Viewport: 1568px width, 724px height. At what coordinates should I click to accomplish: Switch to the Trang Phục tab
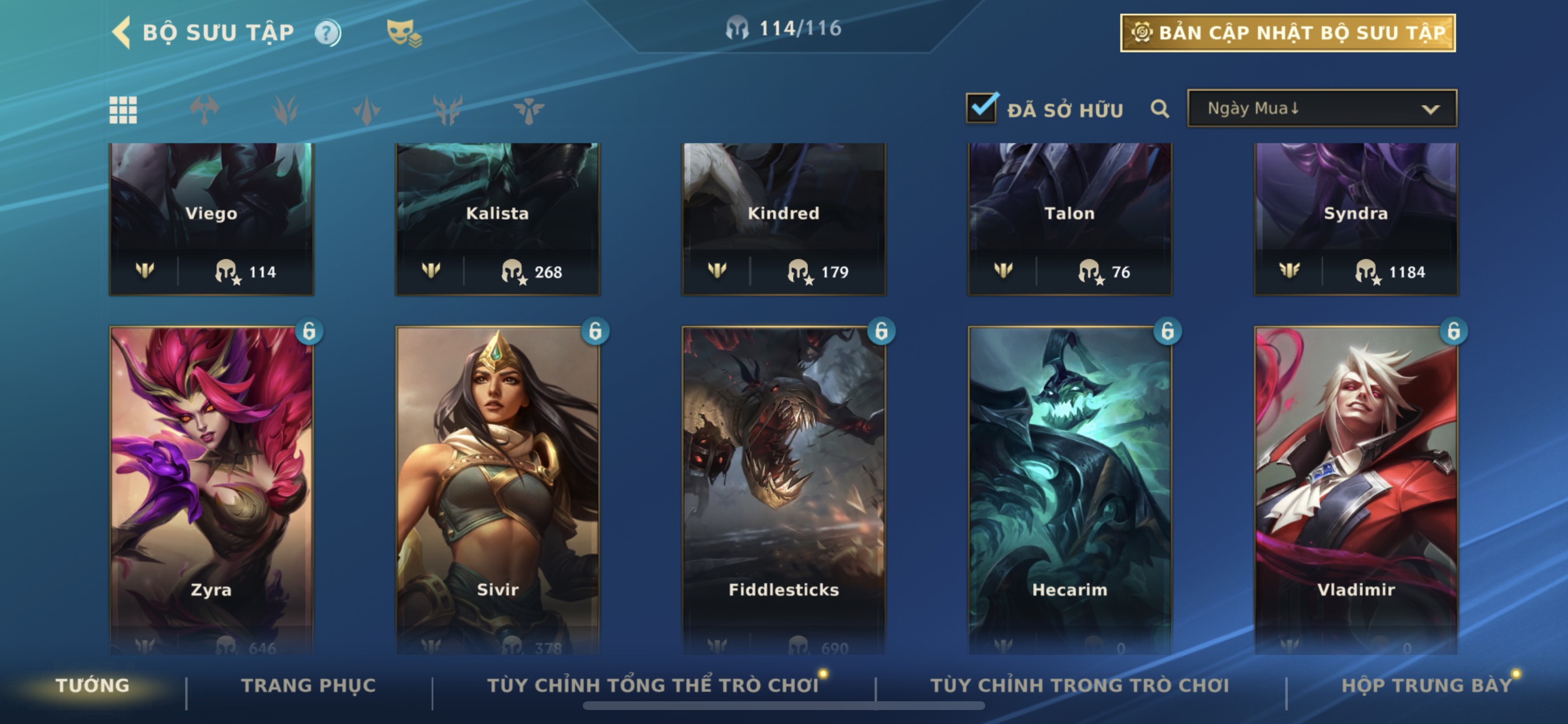tap(309, 686)
